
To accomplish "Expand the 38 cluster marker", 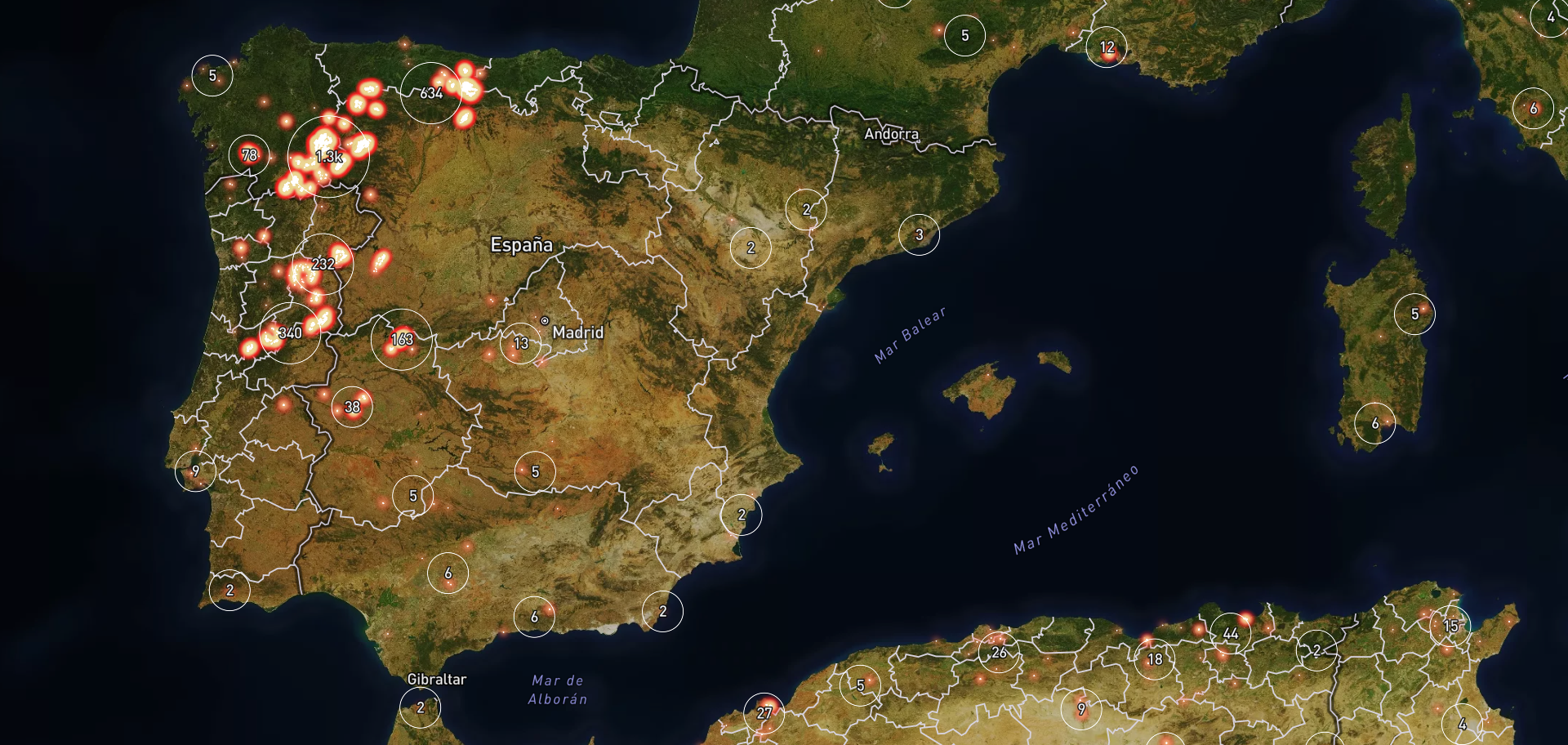I will pos(352,407).
